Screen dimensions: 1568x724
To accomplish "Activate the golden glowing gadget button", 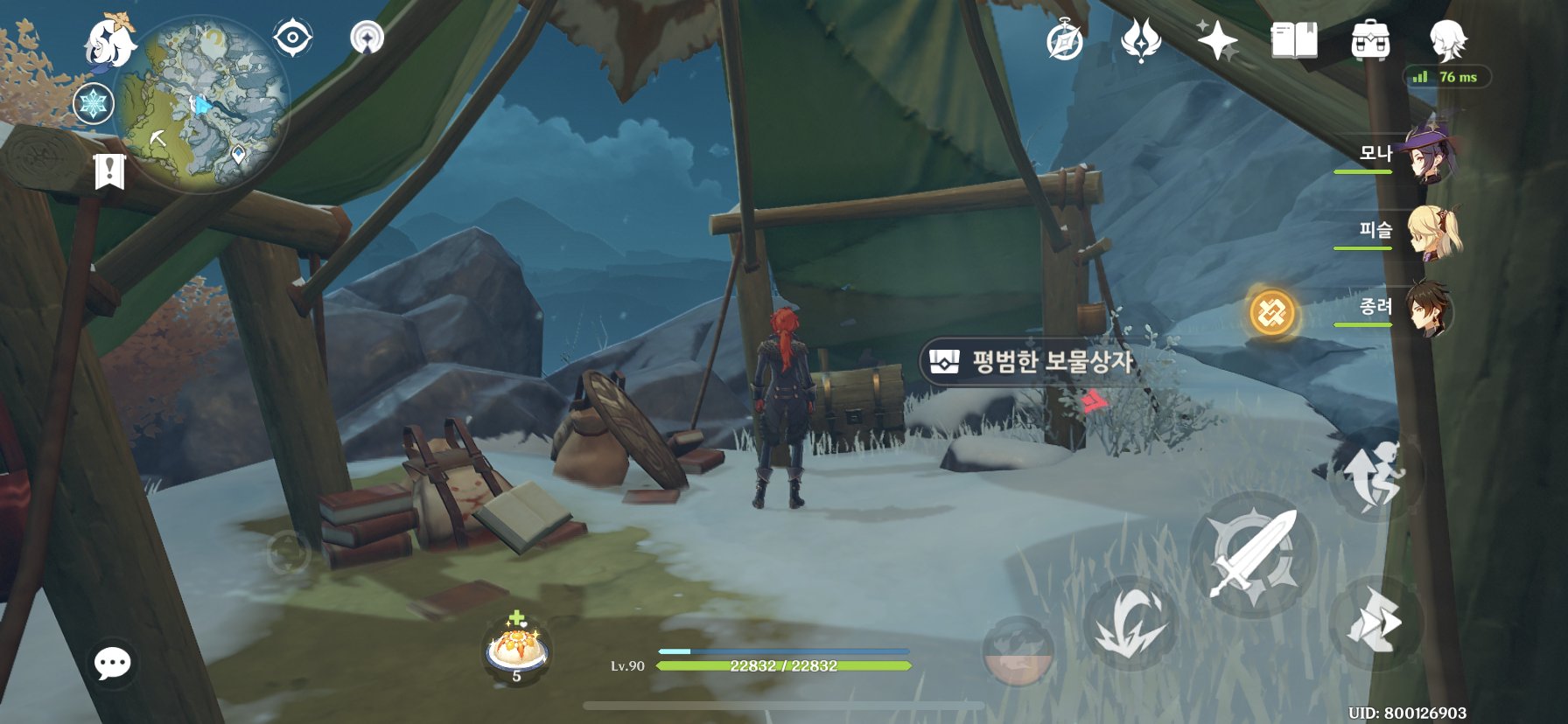I will click(1271, 313).
